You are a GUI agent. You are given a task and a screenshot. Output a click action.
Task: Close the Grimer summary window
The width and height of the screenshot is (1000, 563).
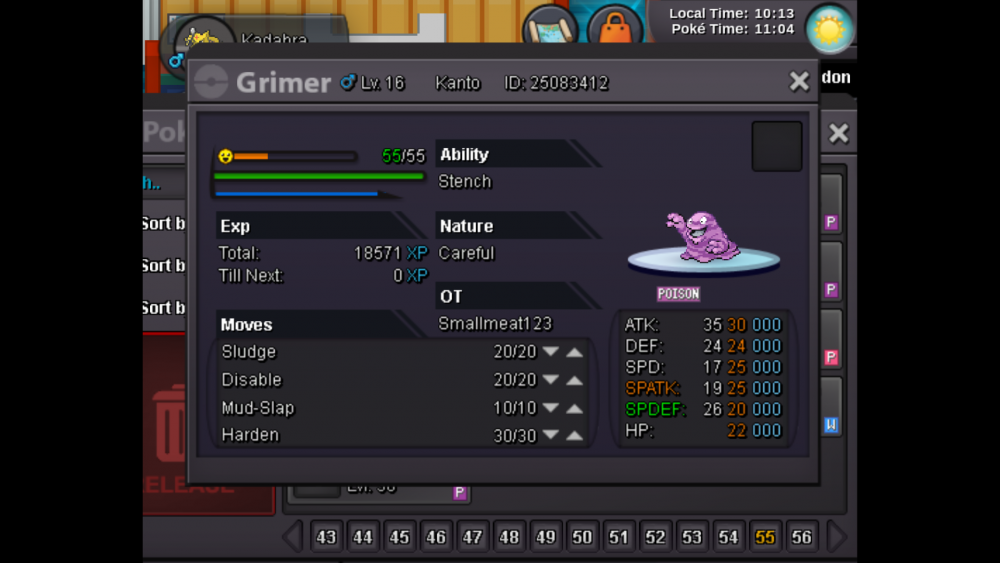799,82
